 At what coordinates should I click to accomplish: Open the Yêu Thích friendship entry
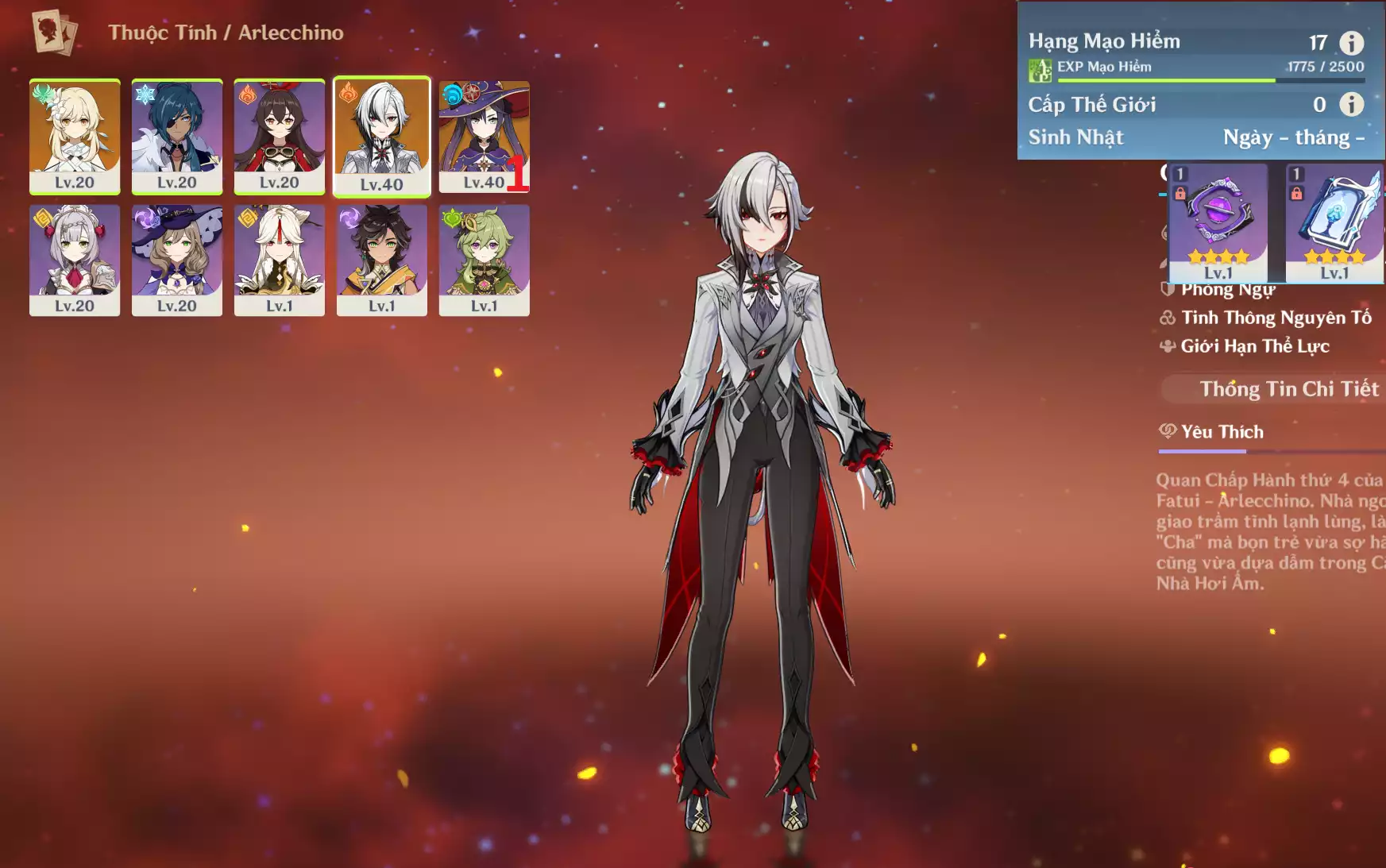point(1222,432)
